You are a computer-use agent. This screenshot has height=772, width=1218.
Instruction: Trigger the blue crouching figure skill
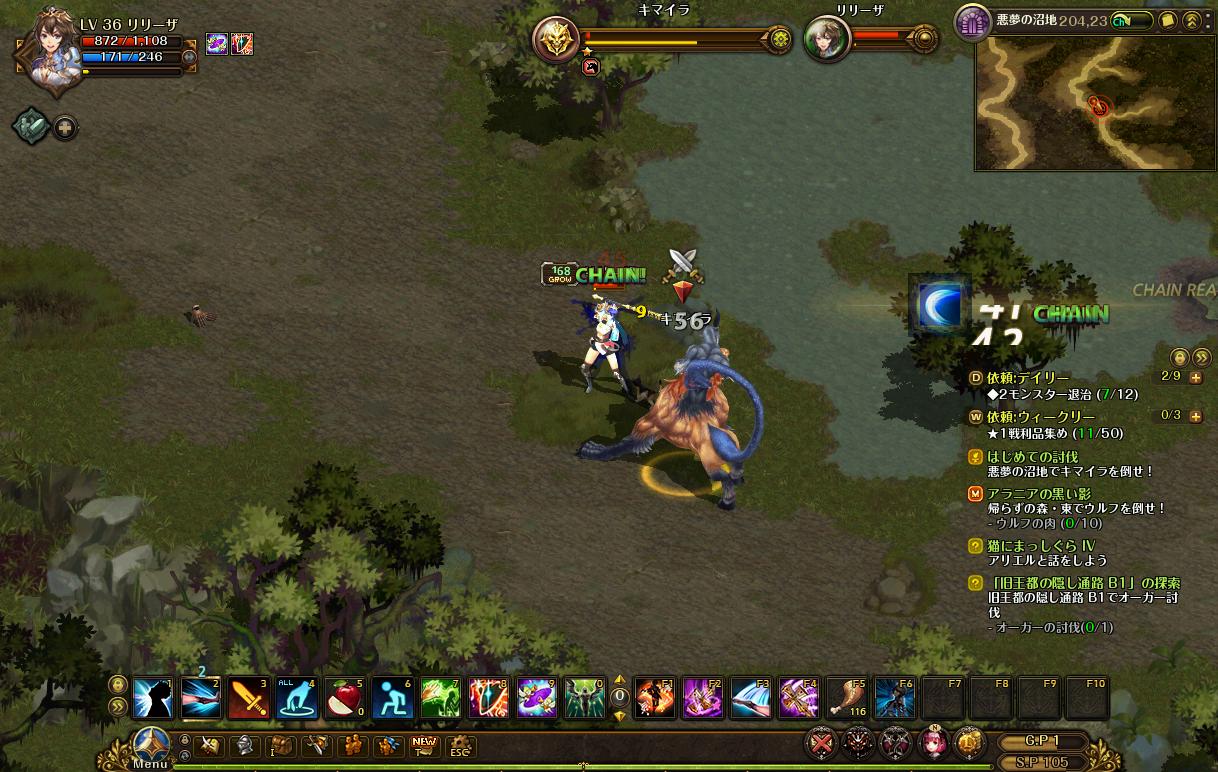click(392, 697)
